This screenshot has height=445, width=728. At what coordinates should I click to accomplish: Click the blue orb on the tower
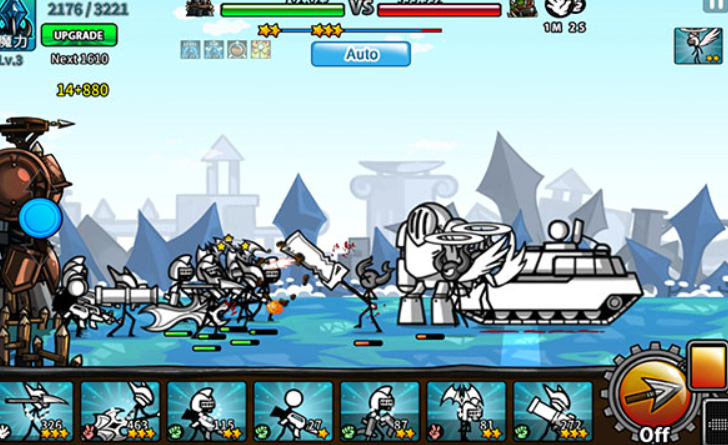pyautogui.click(x=40, y=218)
